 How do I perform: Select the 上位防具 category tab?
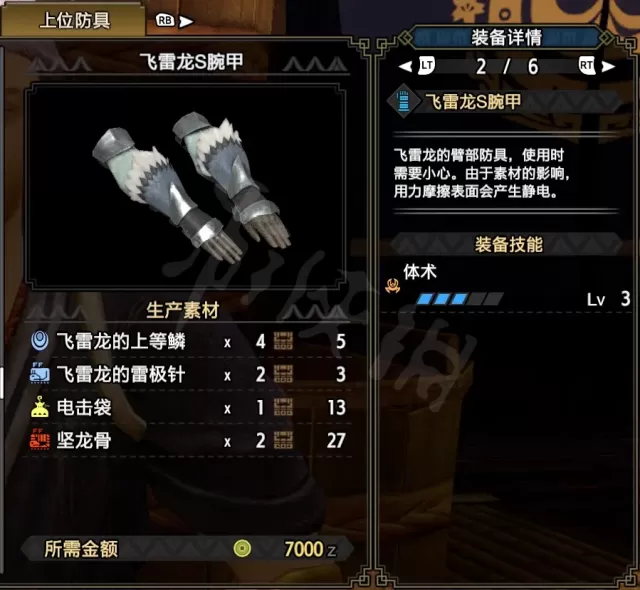coord(75,19)
